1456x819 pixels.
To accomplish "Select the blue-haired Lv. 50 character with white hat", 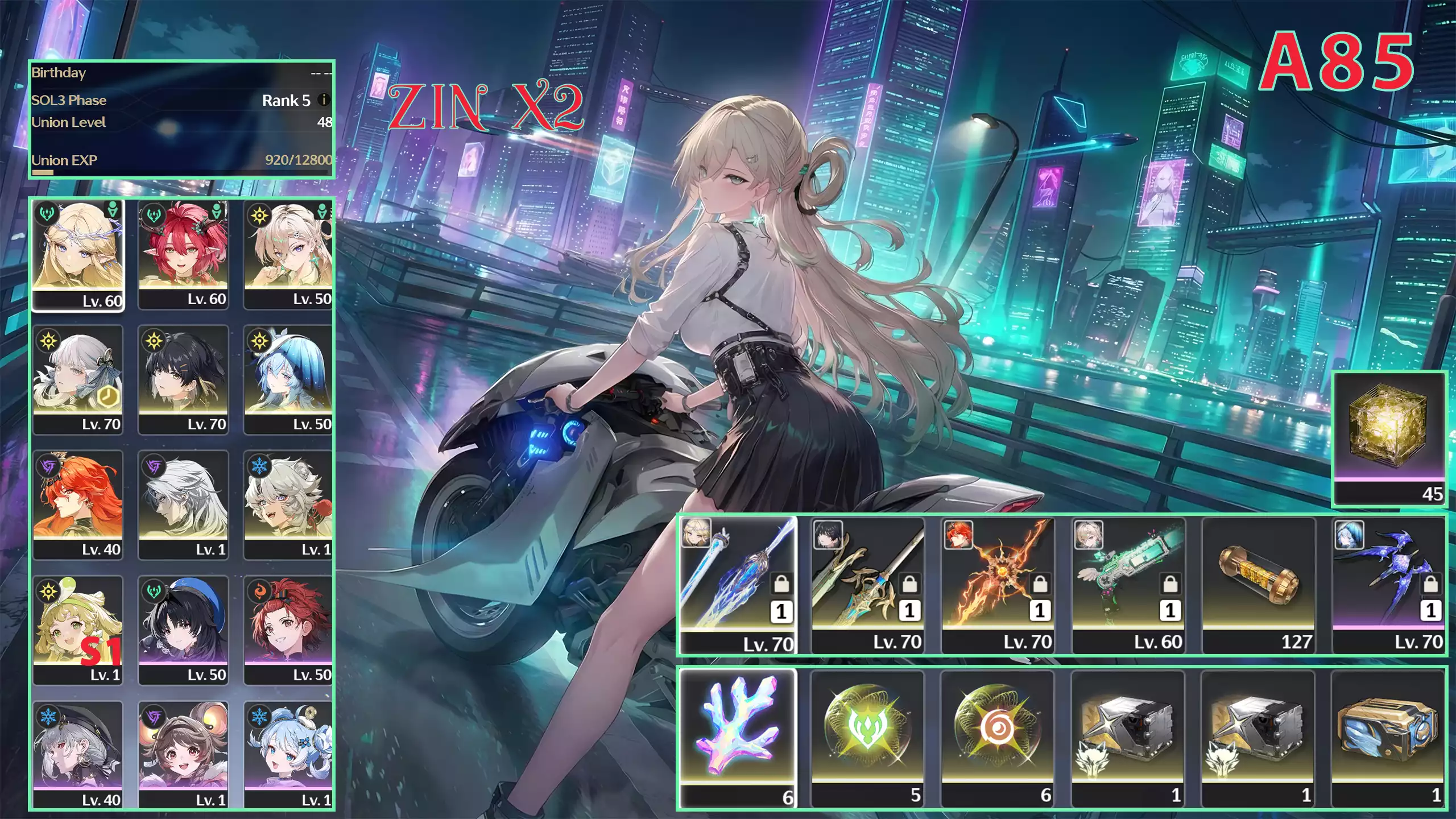I will (x=288, y=379).
